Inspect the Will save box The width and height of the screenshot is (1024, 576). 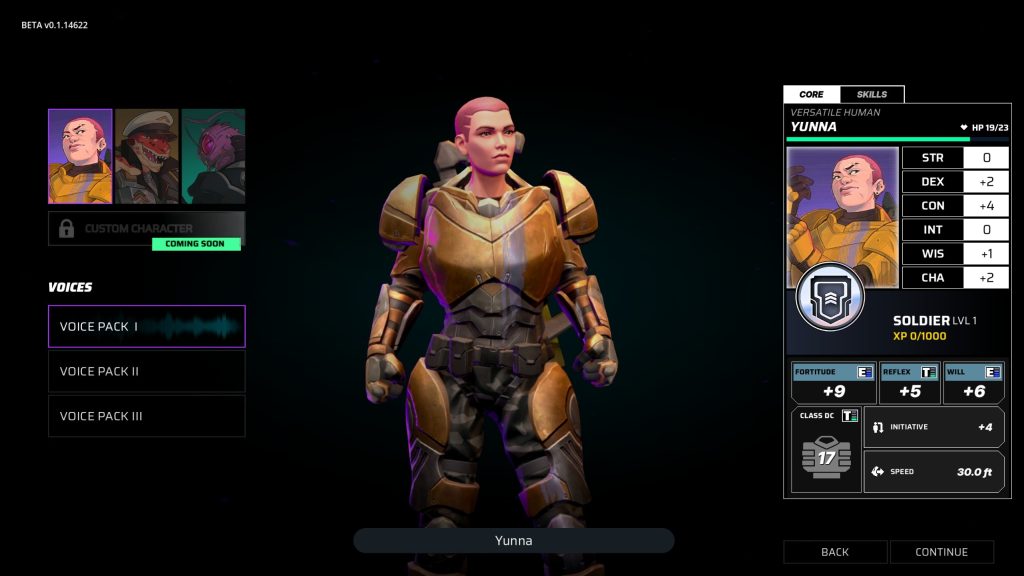click(x=973, y=383)
